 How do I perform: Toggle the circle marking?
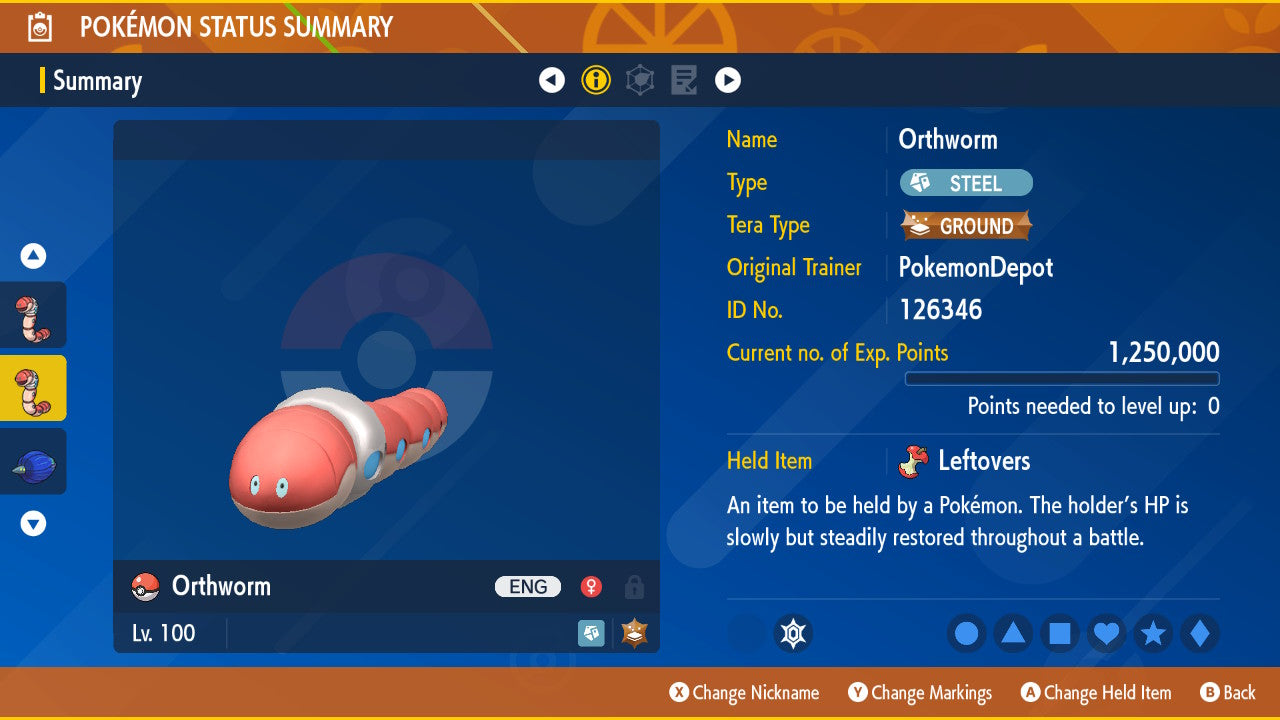967,633
